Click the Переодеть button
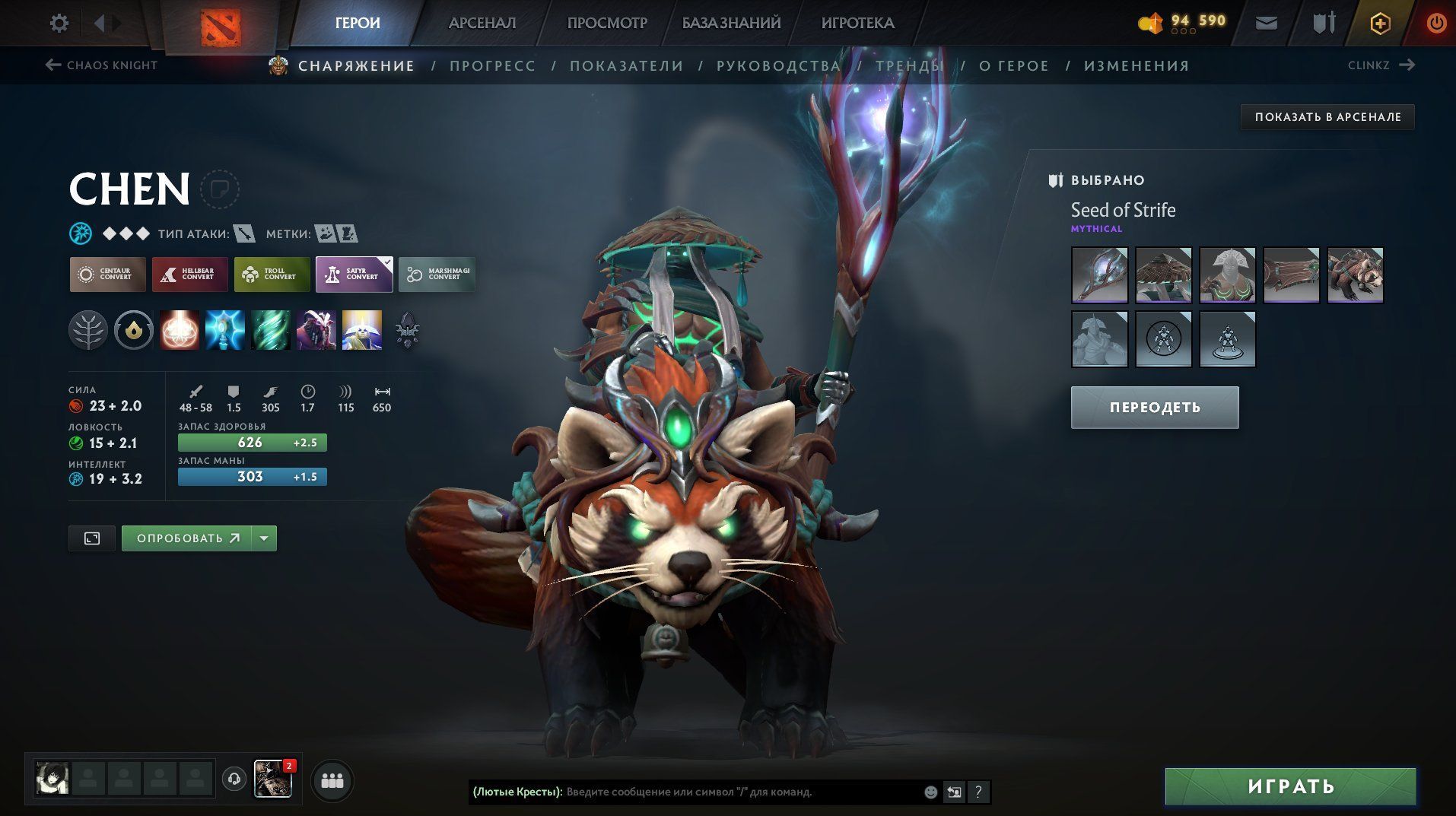1456x816 pixels. click(1154, 408)
